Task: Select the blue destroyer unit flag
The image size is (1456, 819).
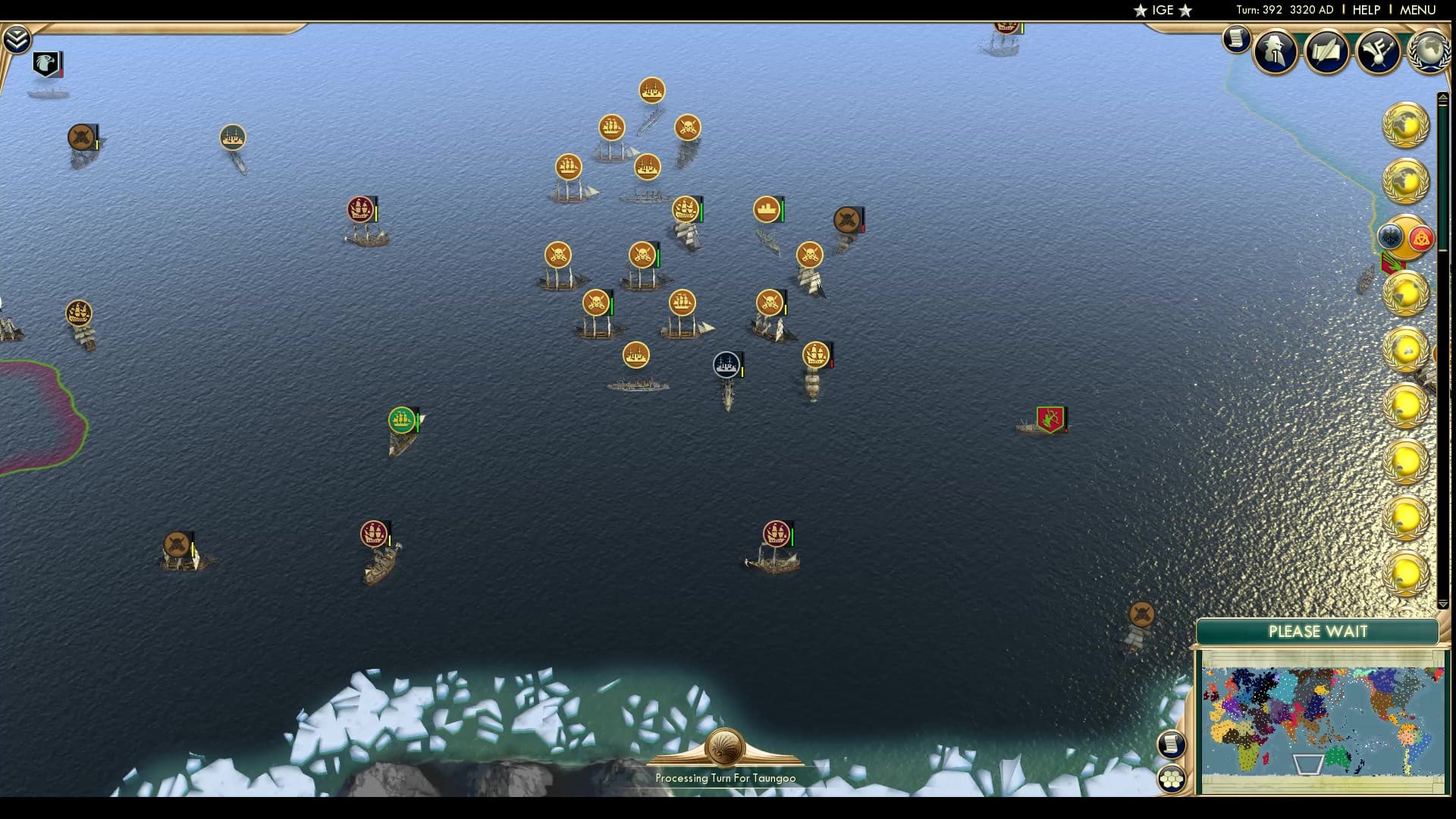Action: pos(724,366)
